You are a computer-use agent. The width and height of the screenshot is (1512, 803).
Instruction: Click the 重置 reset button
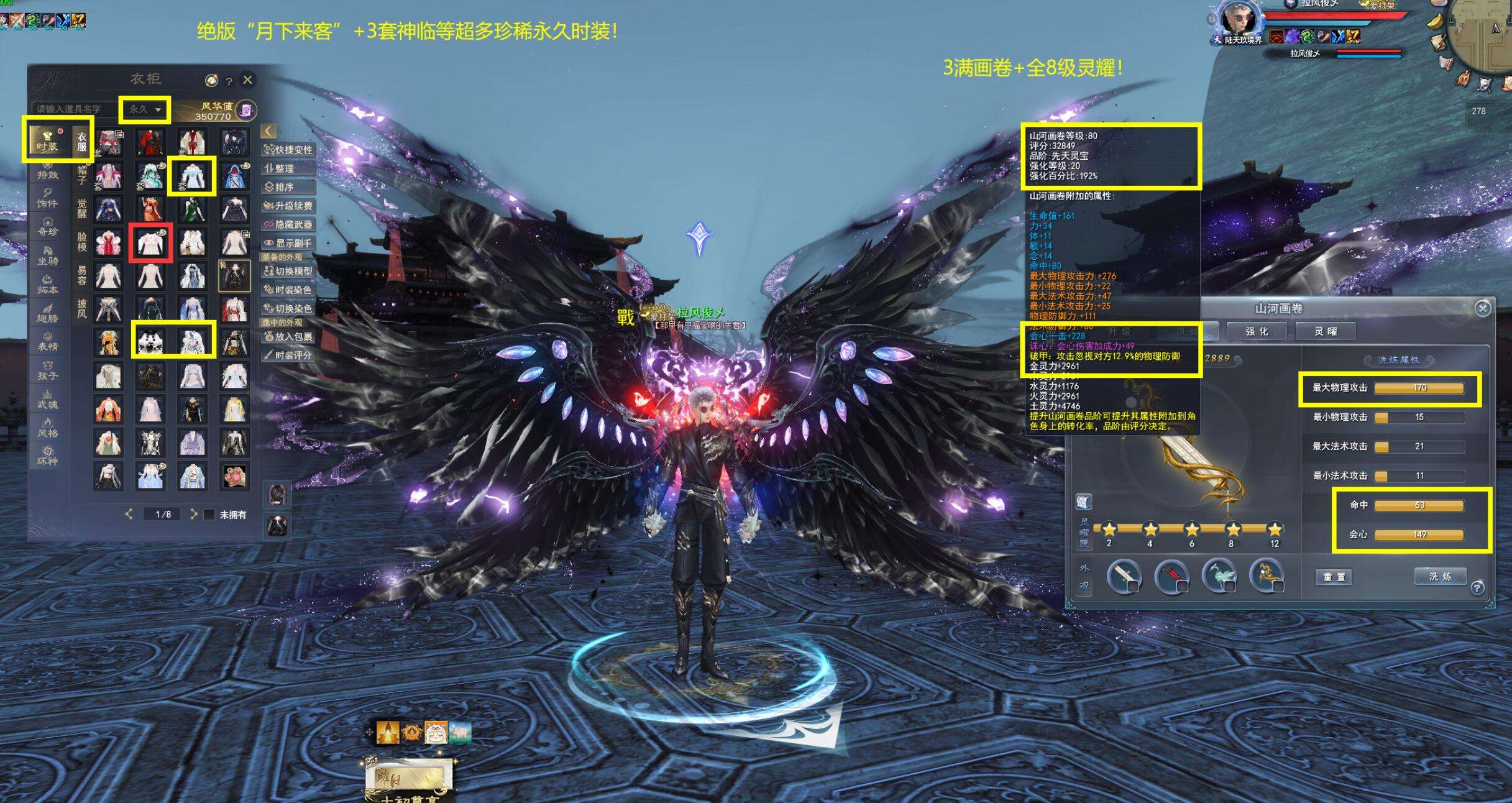point(1334,577)
